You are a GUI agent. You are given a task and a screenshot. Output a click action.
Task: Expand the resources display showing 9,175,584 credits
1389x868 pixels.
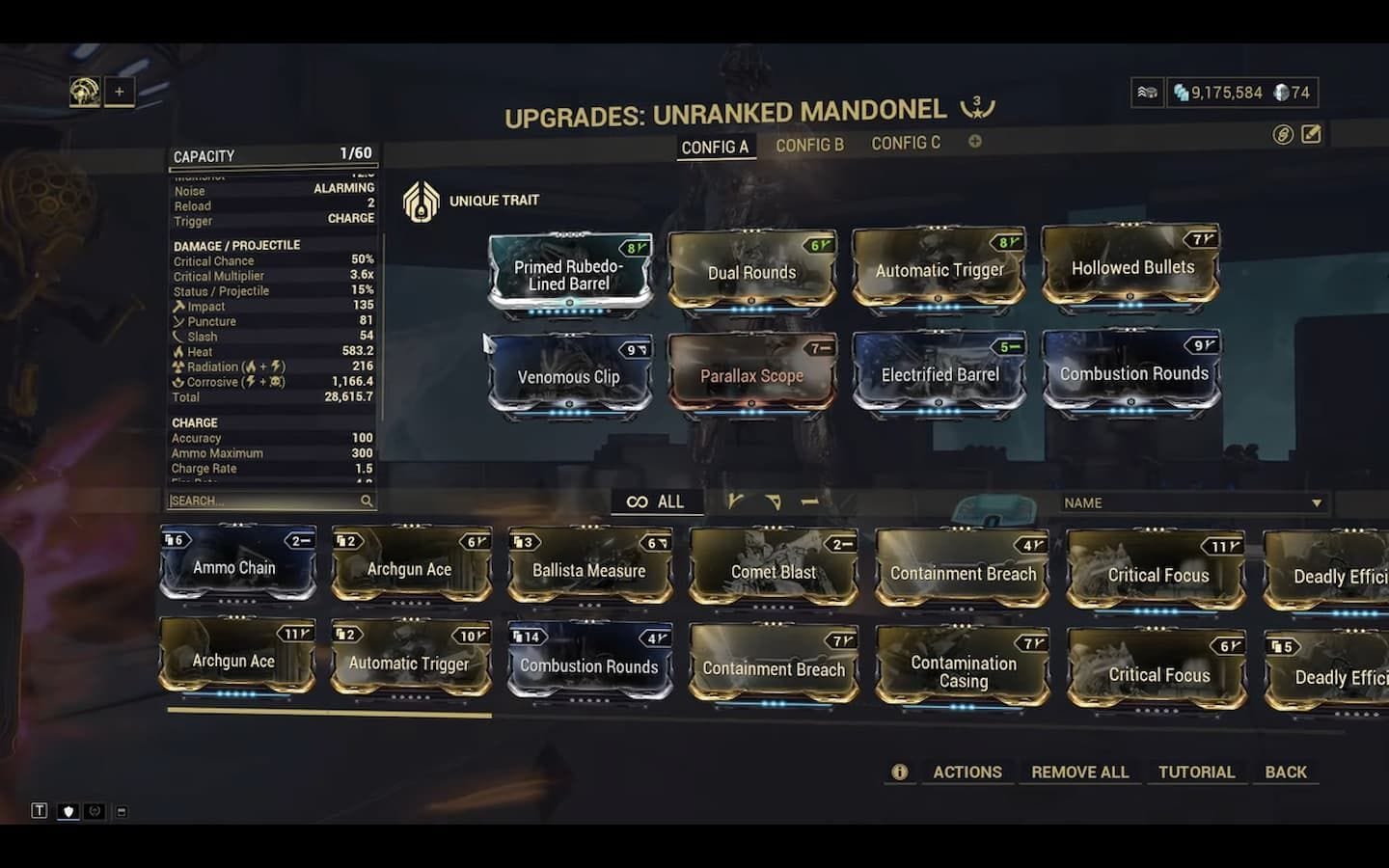(1148, 93)
